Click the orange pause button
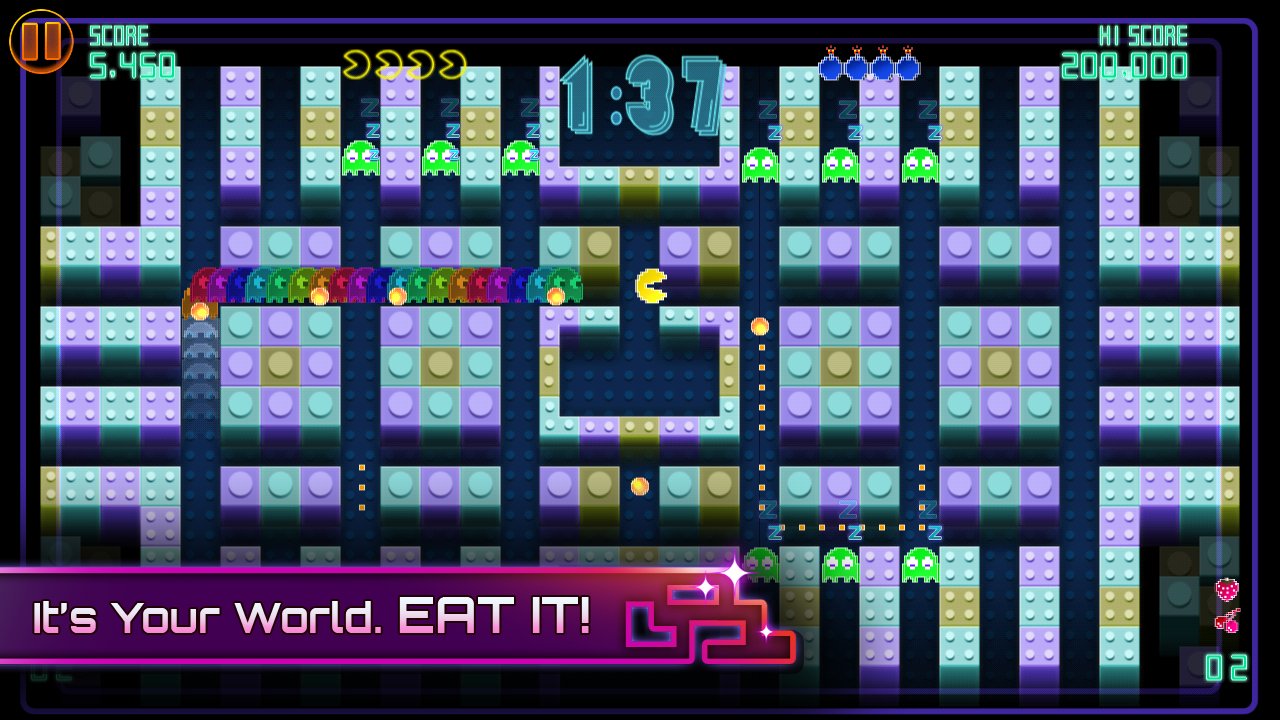This screenshot has height=720, width=1280. click(x=42, y=42)
